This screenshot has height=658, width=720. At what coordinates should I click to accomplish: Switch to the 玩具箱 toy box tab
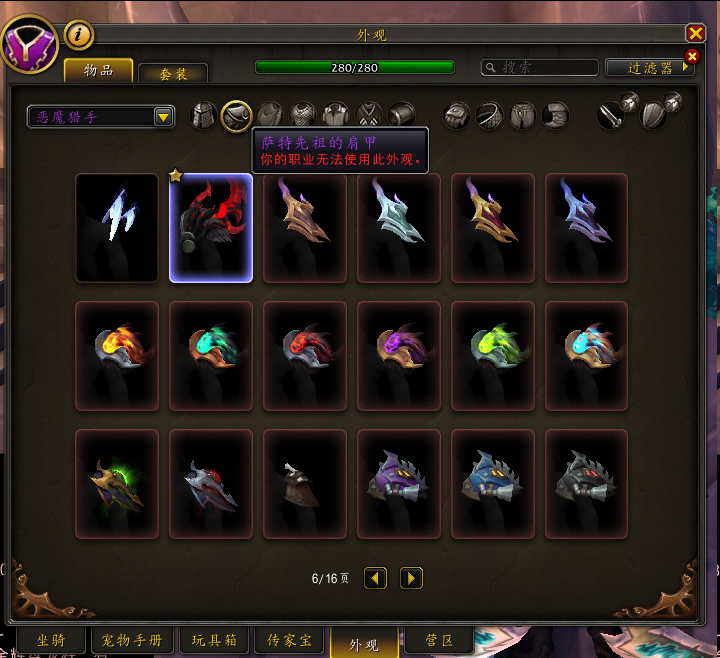[x=213, y=640]
